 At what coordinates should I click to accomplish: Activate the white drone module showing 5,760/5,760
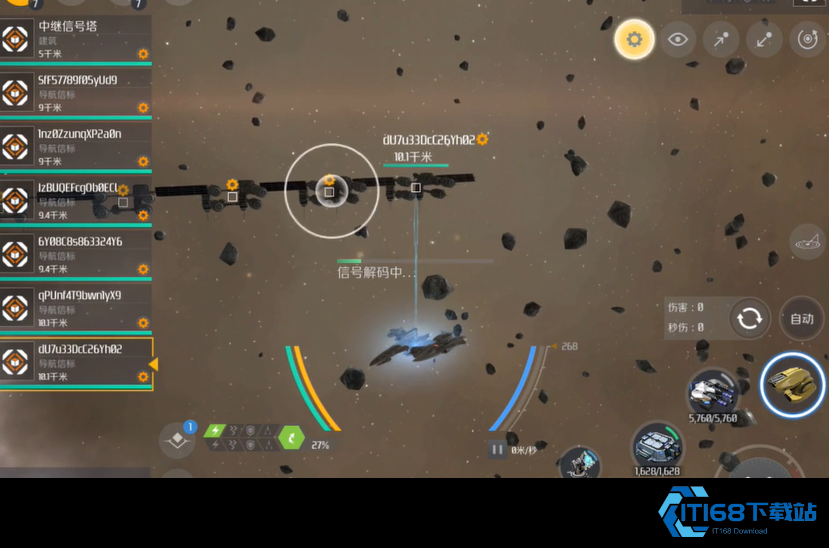point(711,391)
